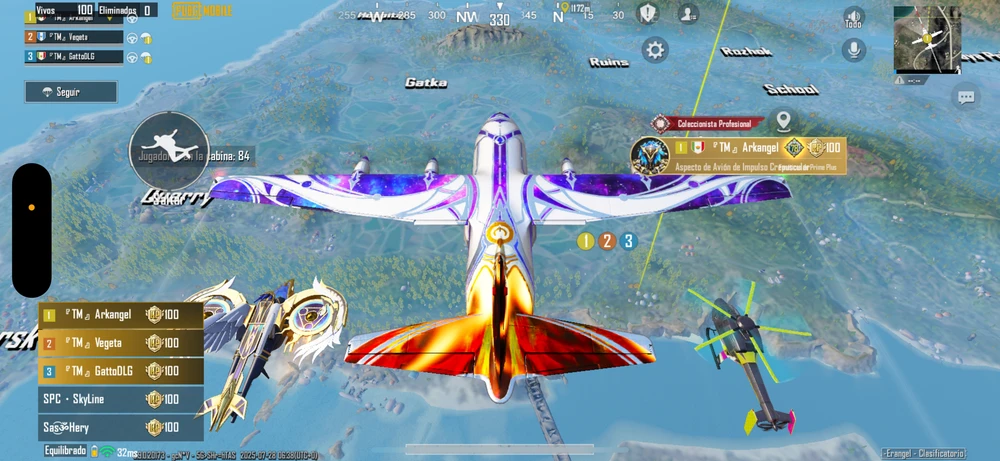Open Arkangel's plane skin banner

(x=740, y=155)
